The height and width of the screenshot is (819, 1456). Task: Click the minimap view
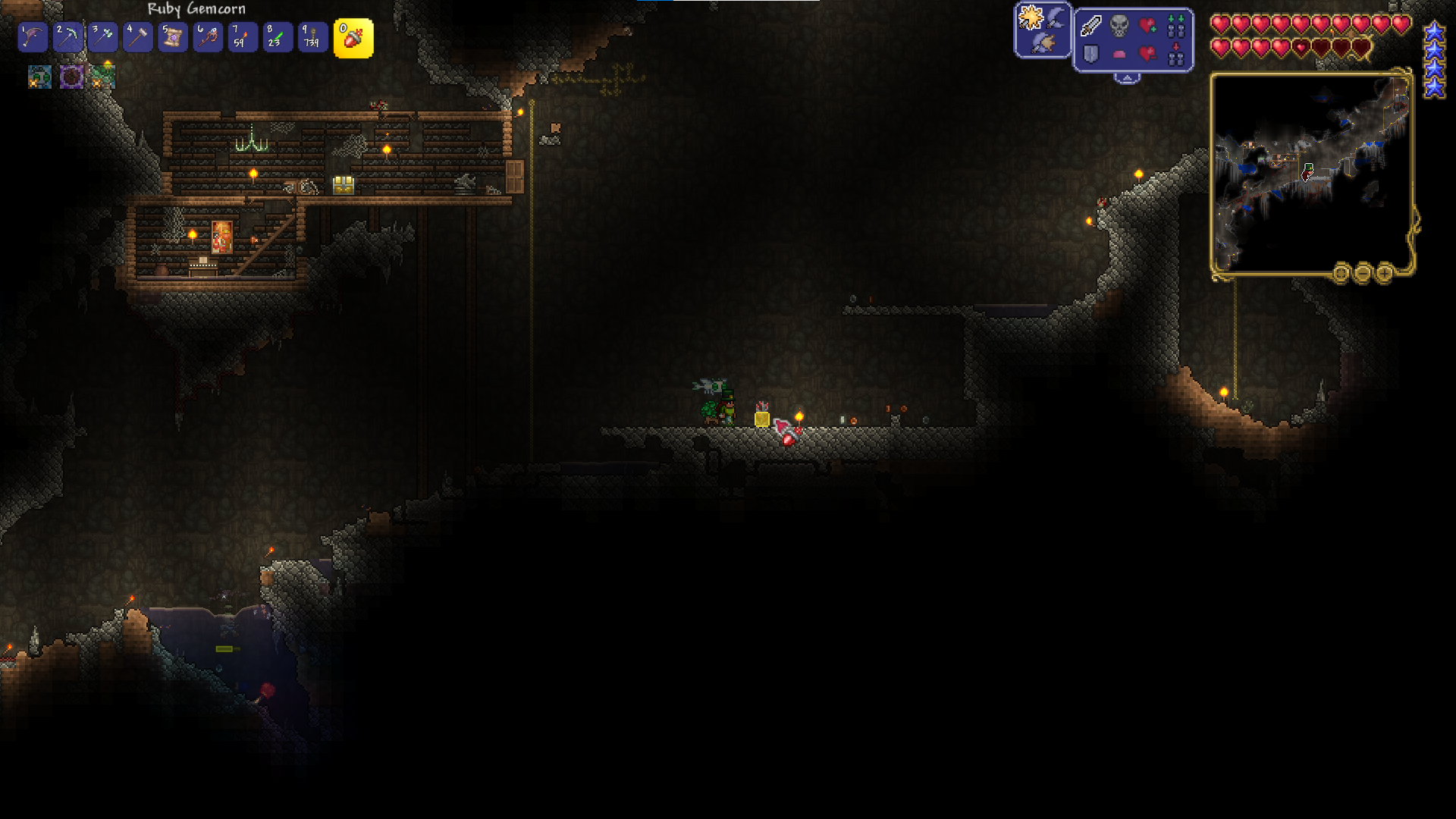pyautogui.click(x=1311, y=173)
